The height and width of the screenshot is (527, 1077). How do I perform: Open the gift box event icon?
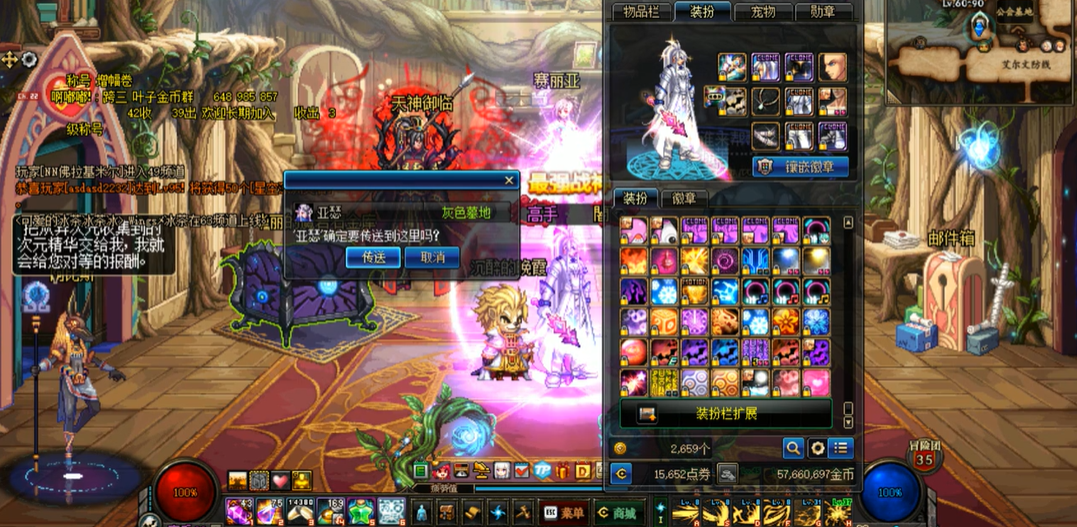(x=561, y=471)
